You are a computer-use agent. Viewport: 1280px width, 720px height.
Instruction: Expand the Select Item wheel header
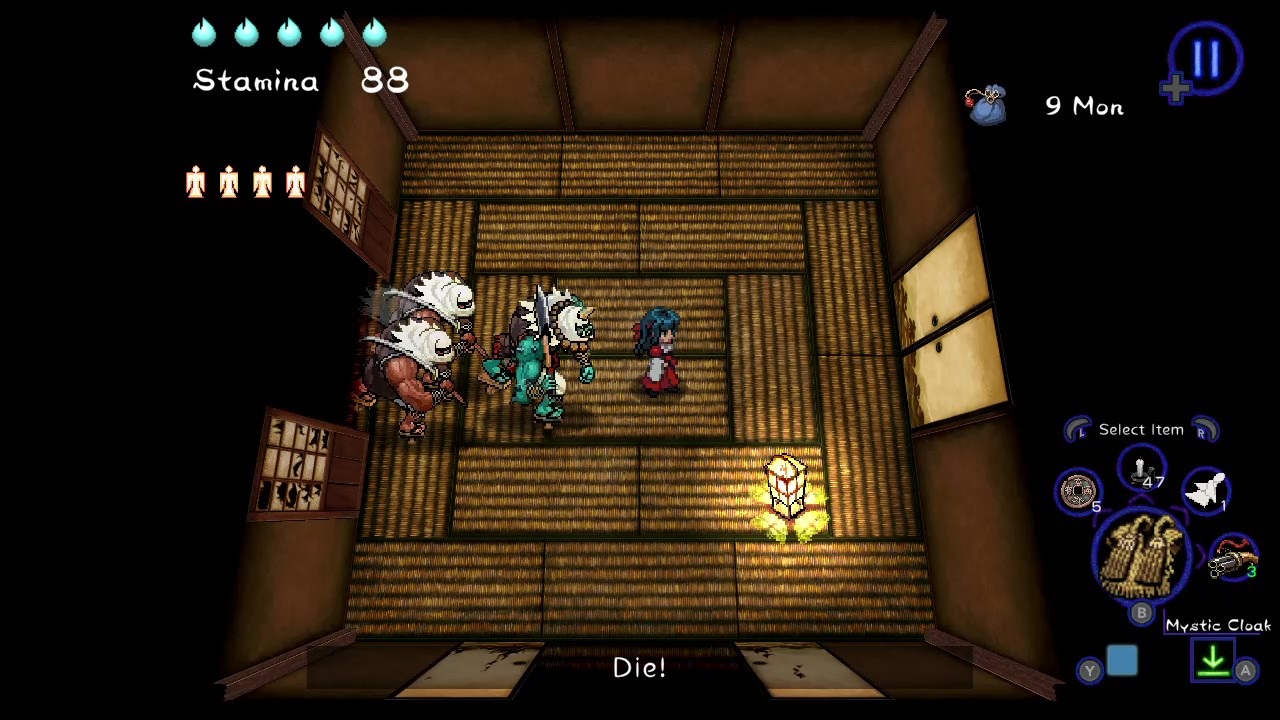[1140, 429]
